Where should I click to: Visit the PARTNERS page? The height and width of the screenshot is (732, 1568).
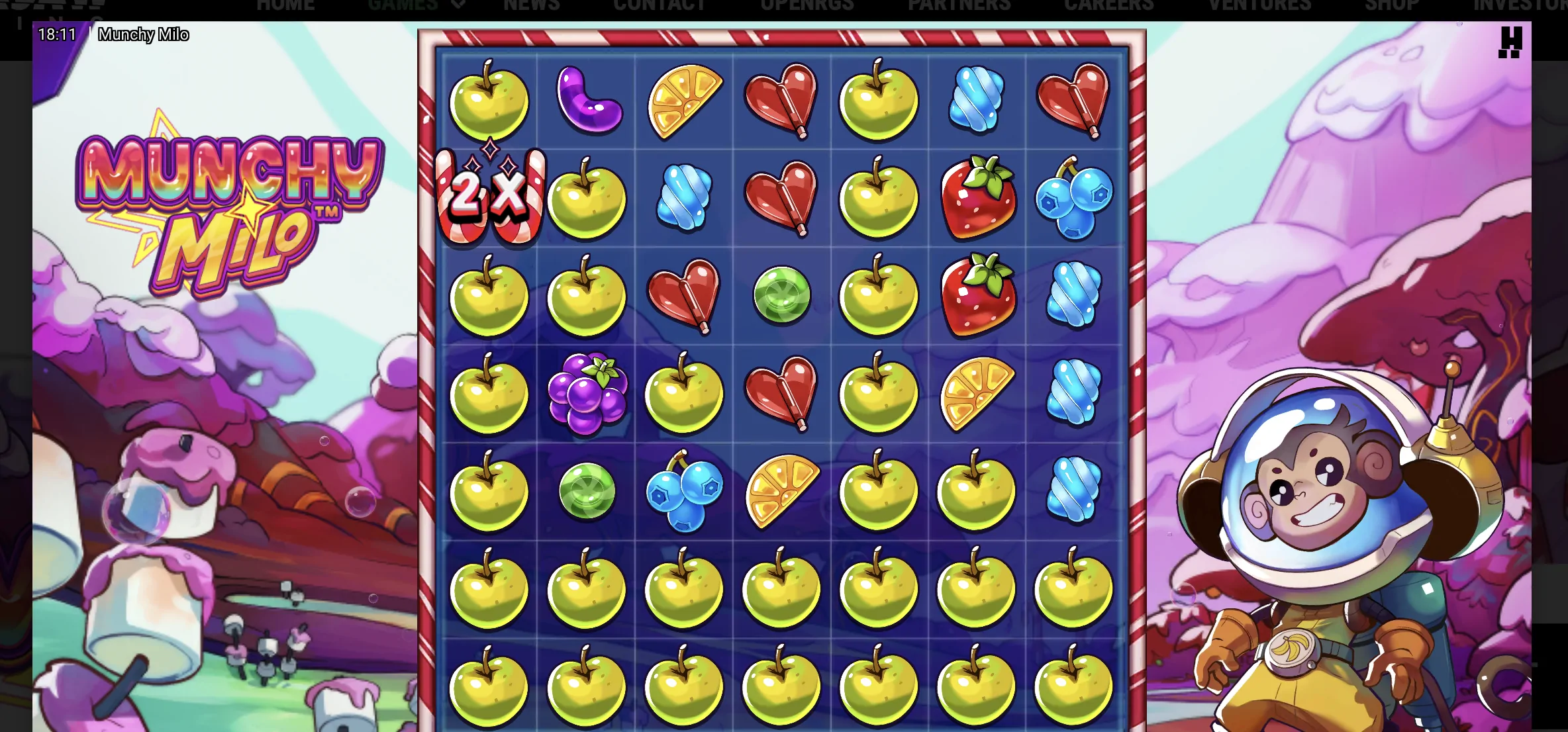click(959, 5)
